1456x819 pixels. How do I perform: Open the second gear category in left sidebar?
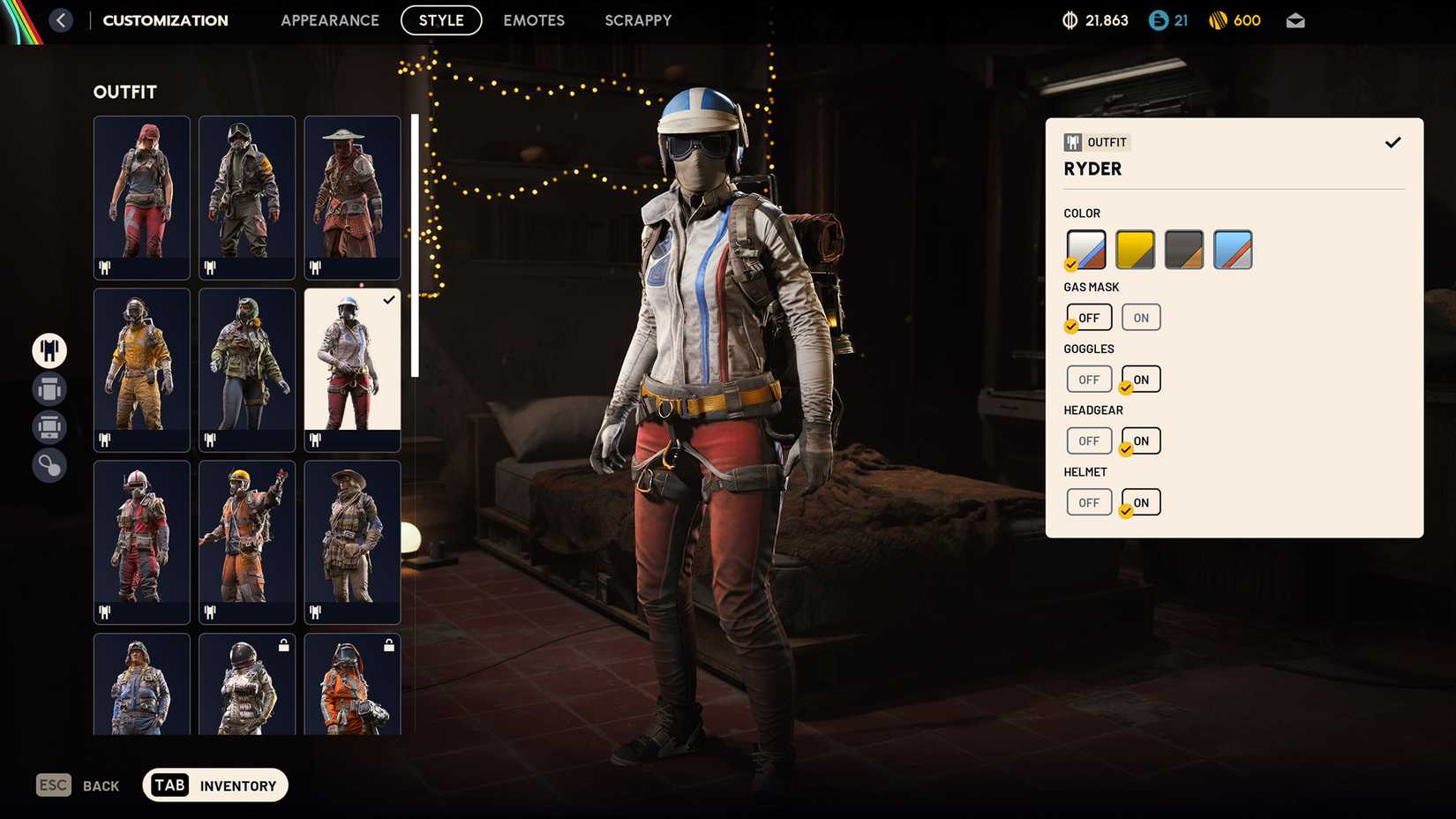49,388
